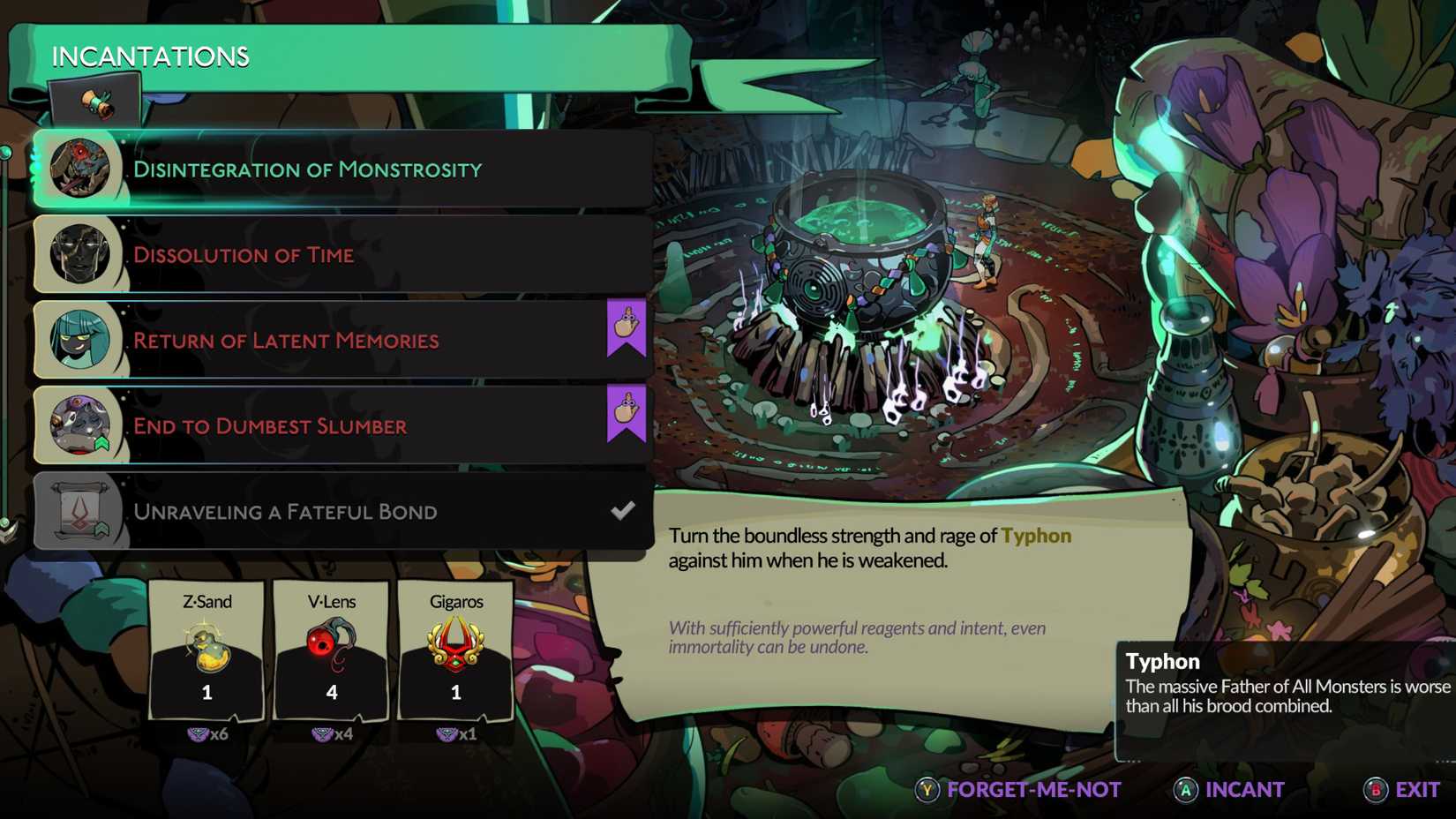Screen dimensions: 1456x819
Task: Click the Unraveling a Fateful Bond scroll icon
Action: (x=79, y=510)
